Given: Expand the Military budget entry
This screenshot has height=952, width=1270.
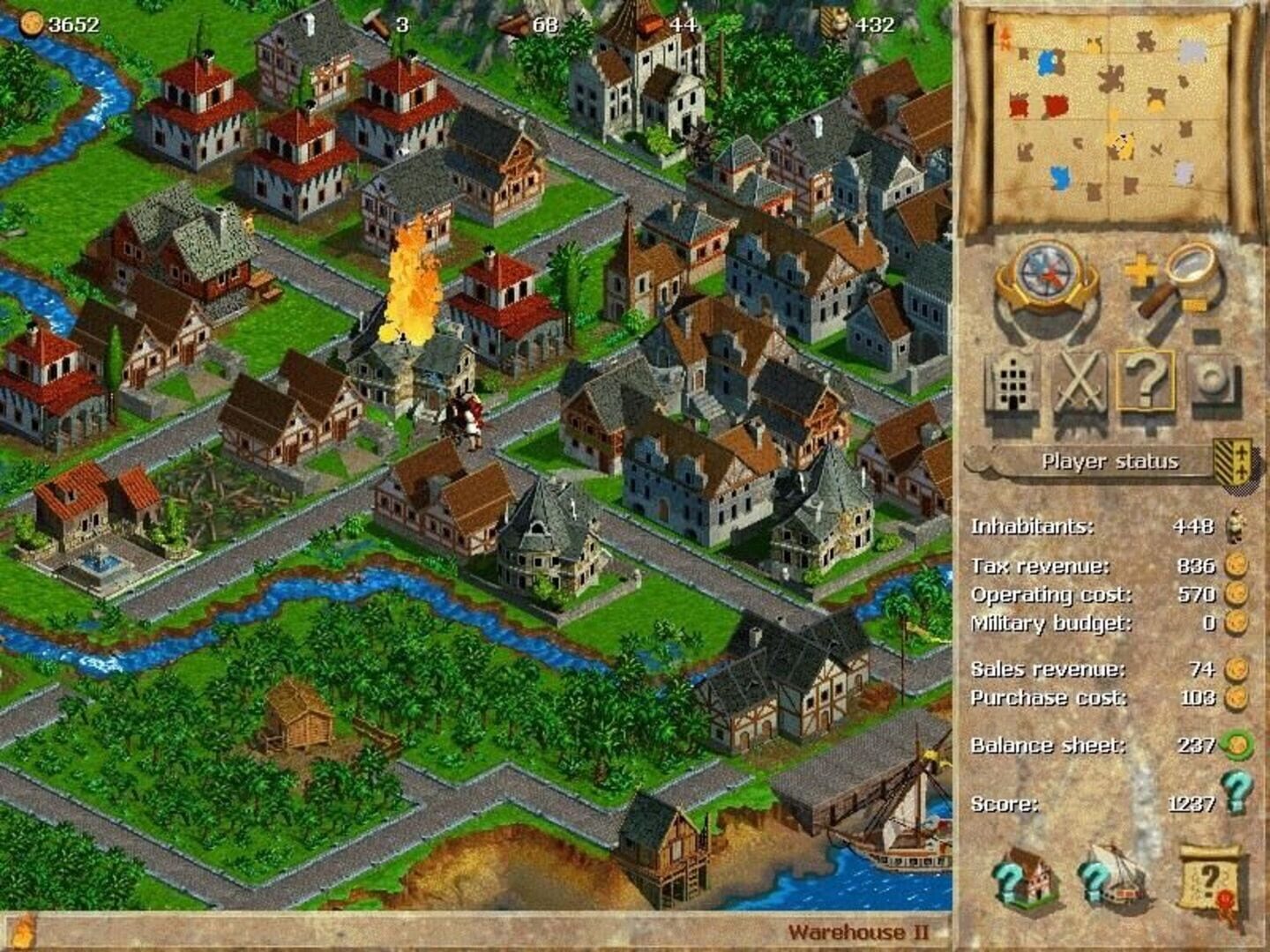Looking at the screenshot, I should [1236, 621].
